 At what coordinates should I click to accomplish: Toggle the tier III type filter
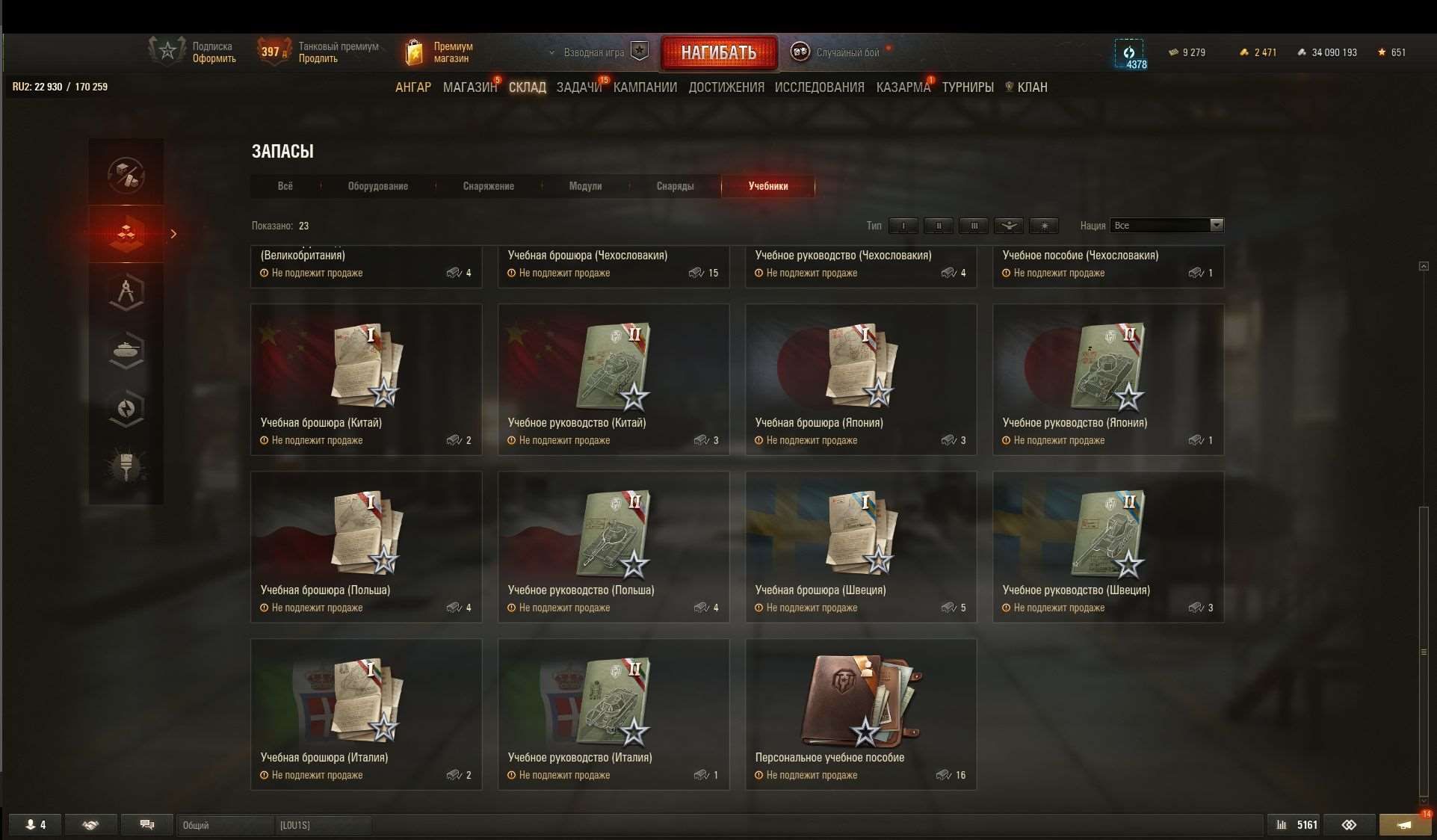pyautogui.click(x=974, y=226)
